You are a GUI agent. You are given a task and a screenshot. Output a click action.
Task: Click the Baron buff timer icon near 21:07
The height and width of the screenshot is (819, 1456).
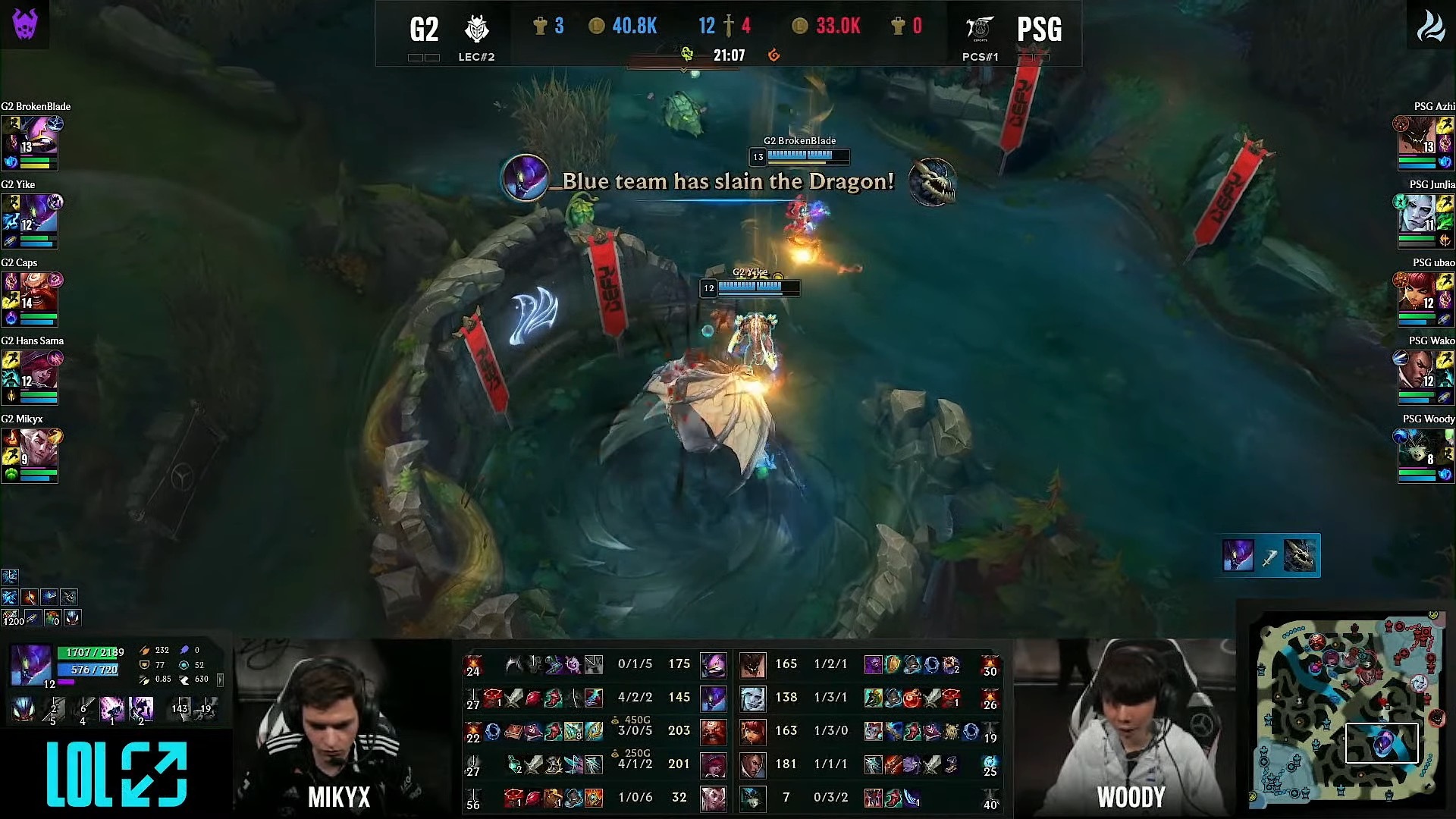pyautogui.click(x=687, y=54)
